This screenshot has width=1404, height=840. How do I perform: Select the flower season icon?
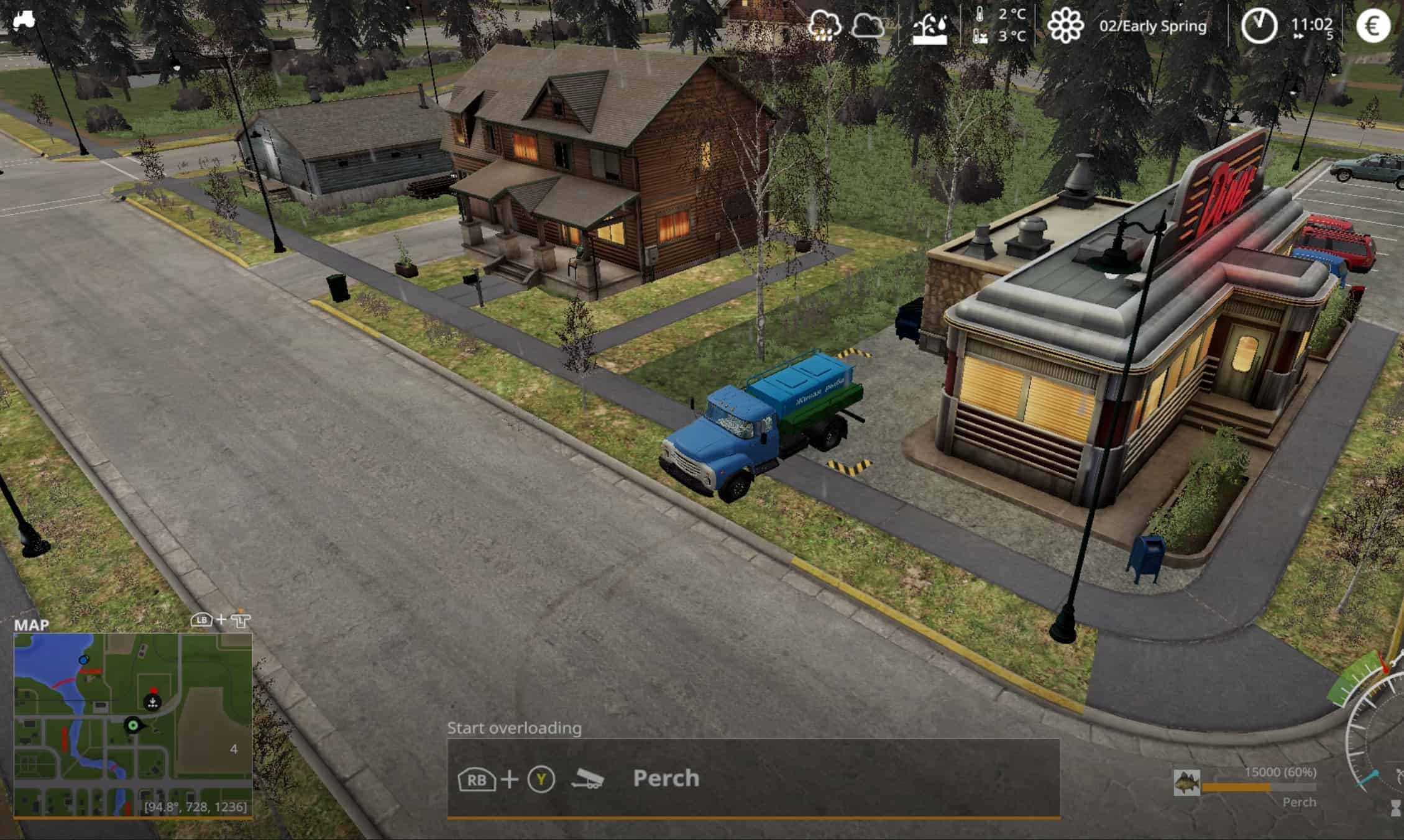coord(1065,26)
